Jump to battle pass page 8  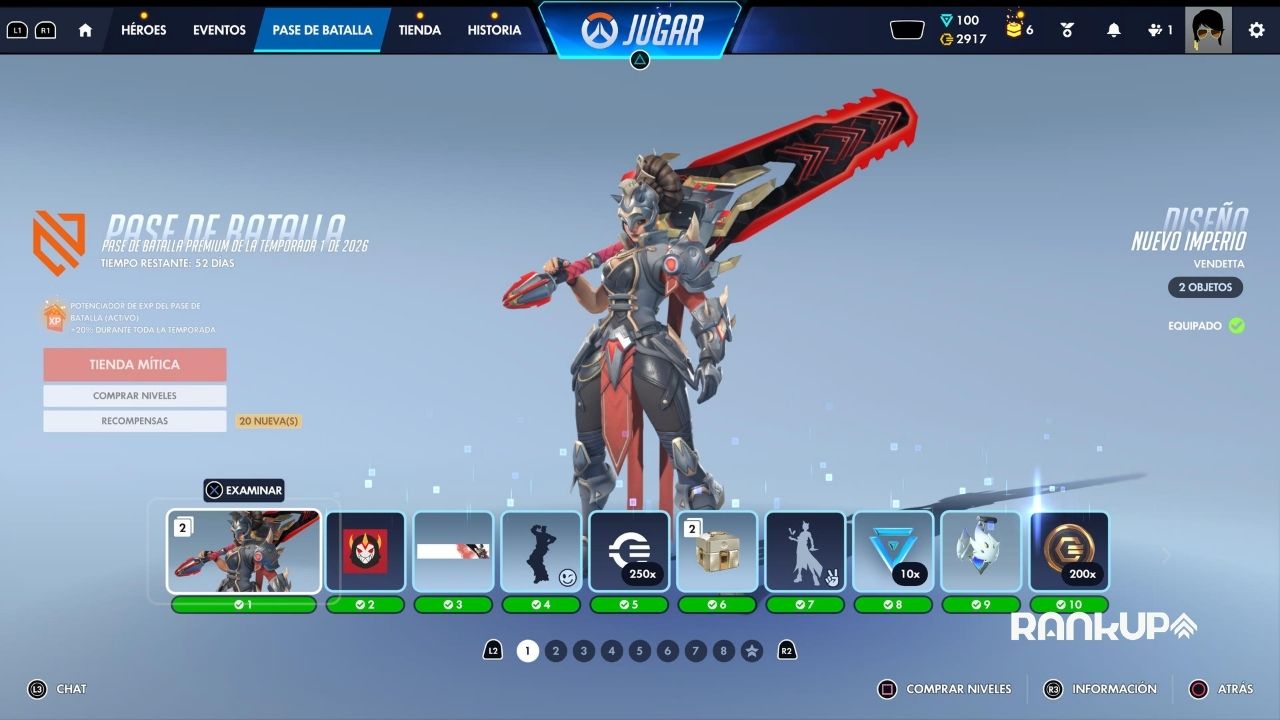click(724, 651)
